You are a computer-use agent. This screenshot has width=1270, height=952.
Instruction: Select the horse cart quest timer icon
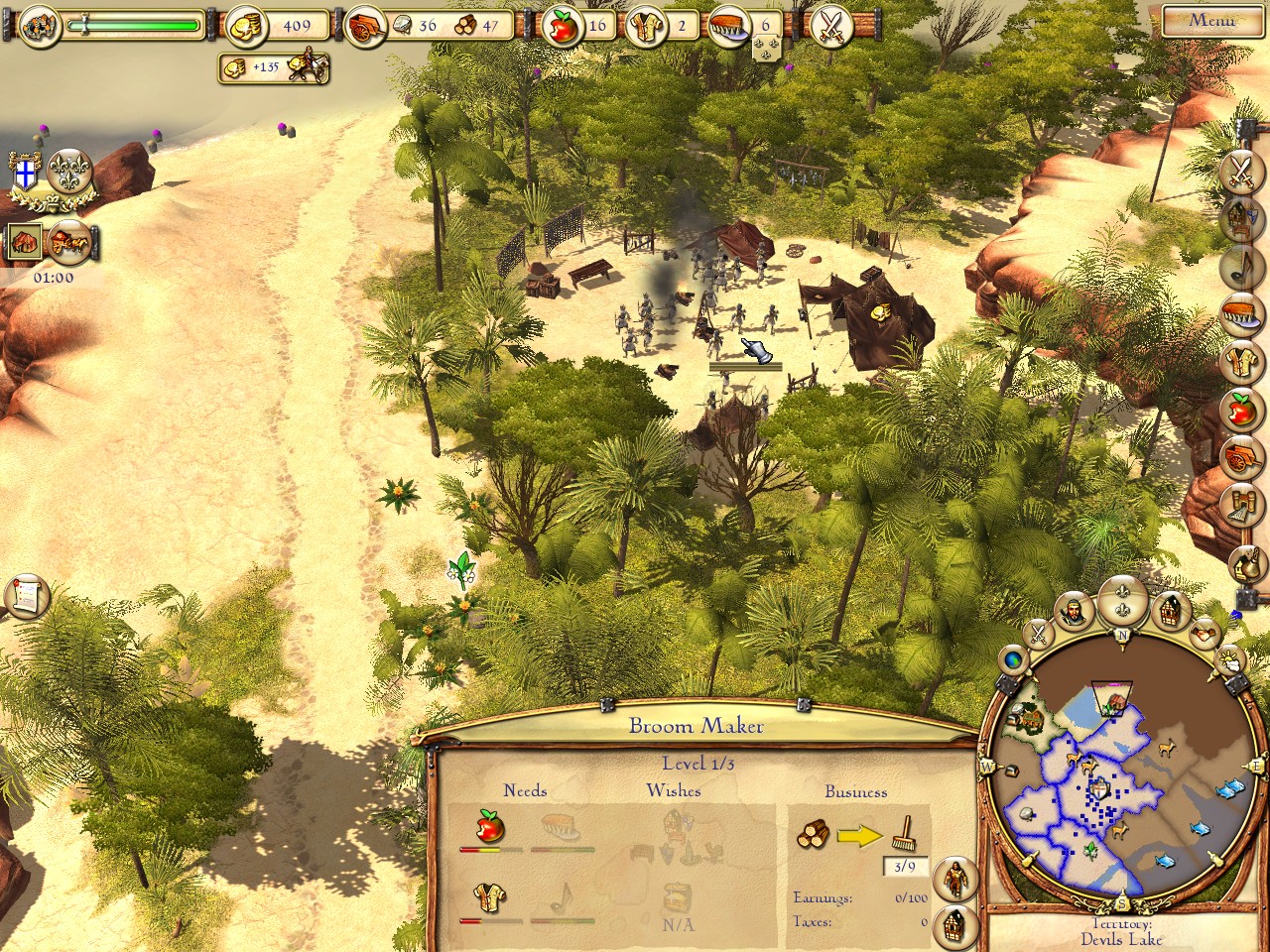pos(70,241)
